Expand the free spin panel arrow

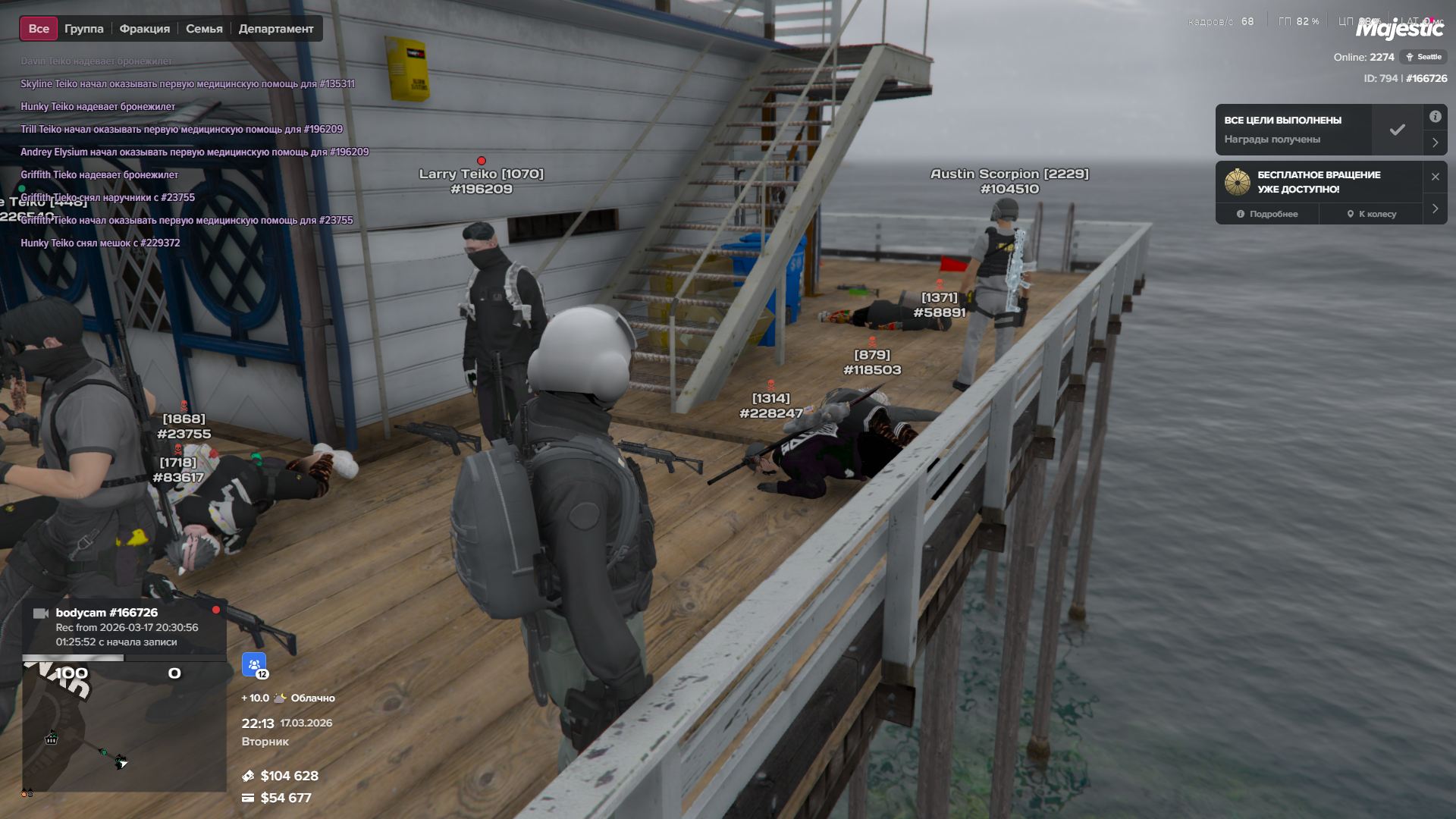point(1435,209)
